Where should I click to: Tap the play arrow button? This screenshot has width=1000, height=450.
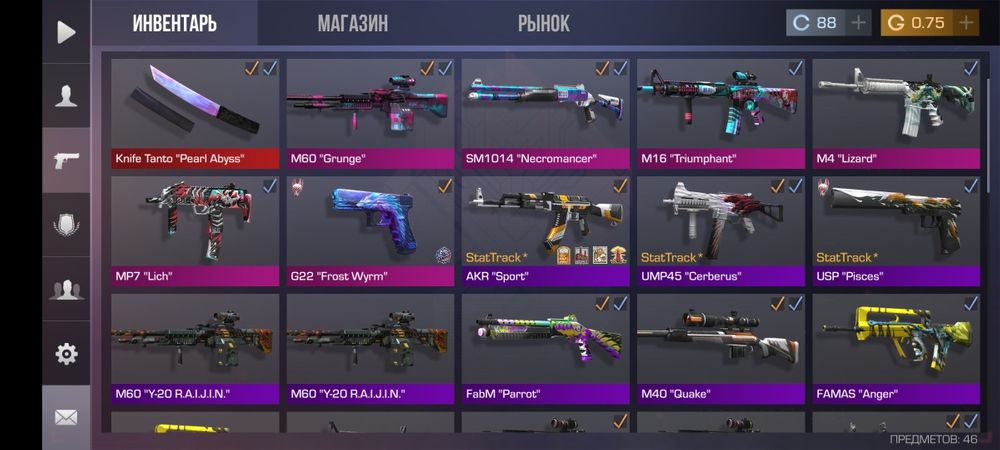tap(66, 32)
